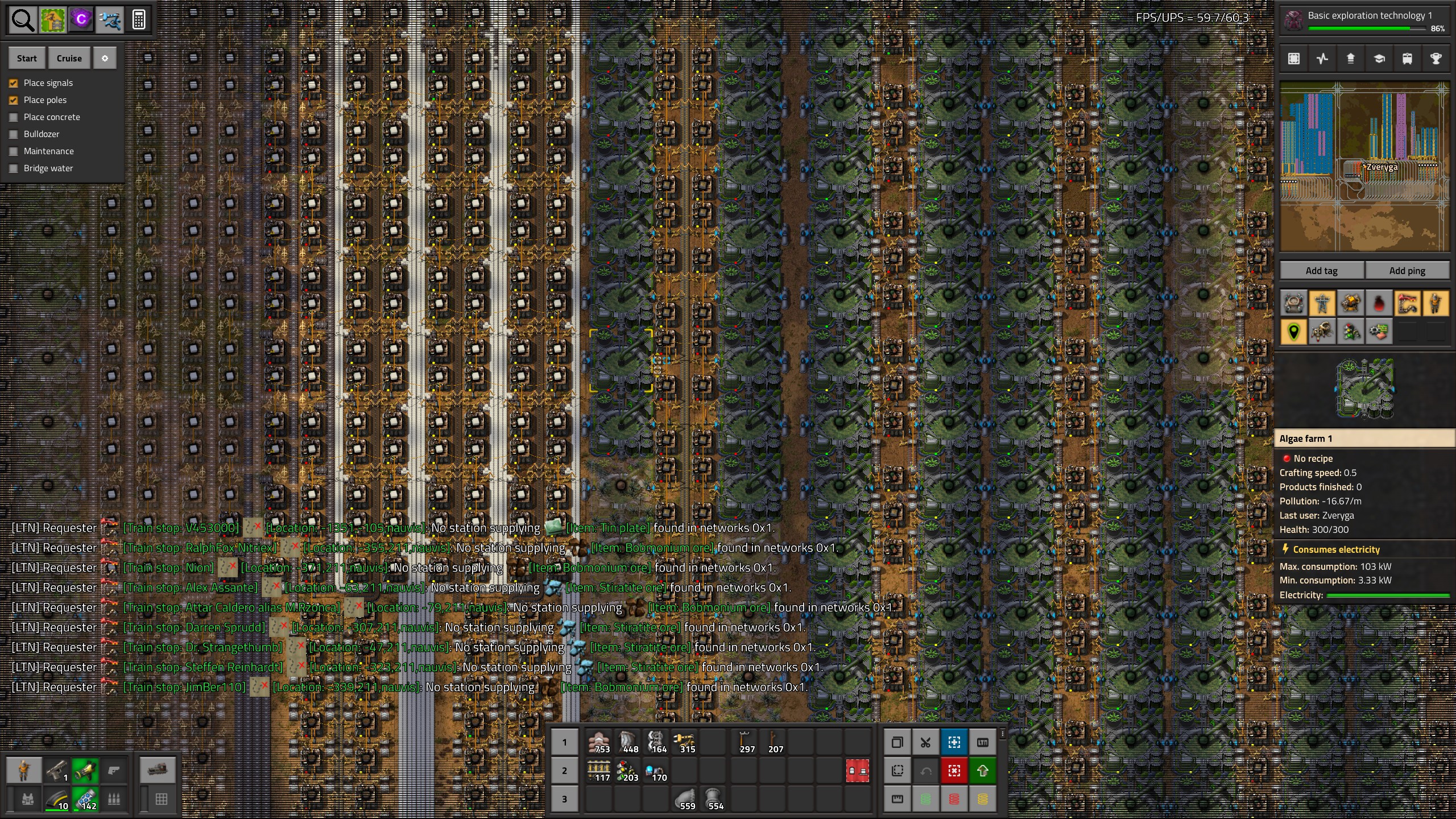1456x819 pixels.
Task: Disable the Place signals checkbox
Action: click(x=14, y=83)
